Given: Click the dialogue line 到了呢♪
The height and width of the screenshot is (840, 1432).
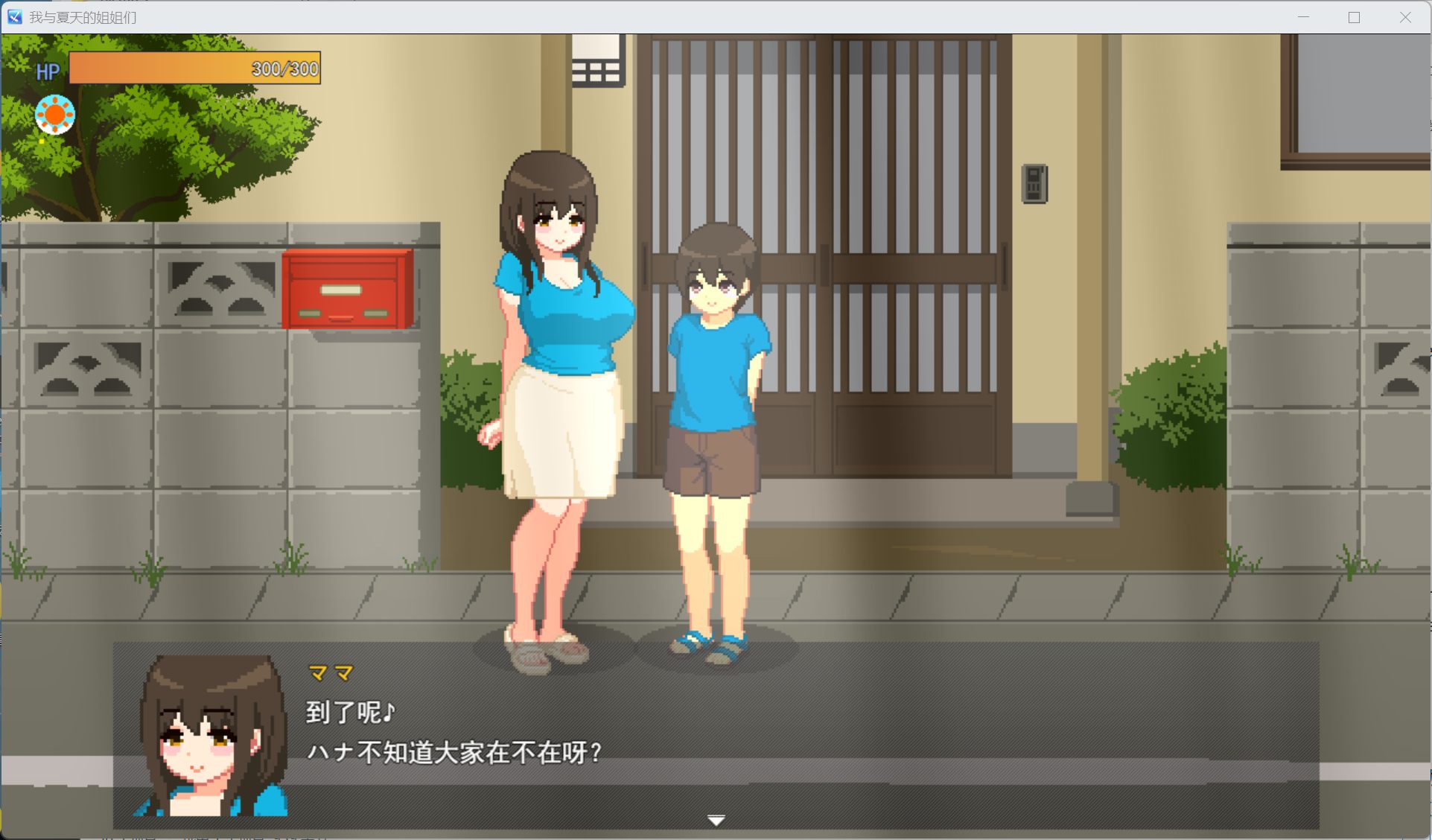Looking at the screenshot, I should [351, 710].
